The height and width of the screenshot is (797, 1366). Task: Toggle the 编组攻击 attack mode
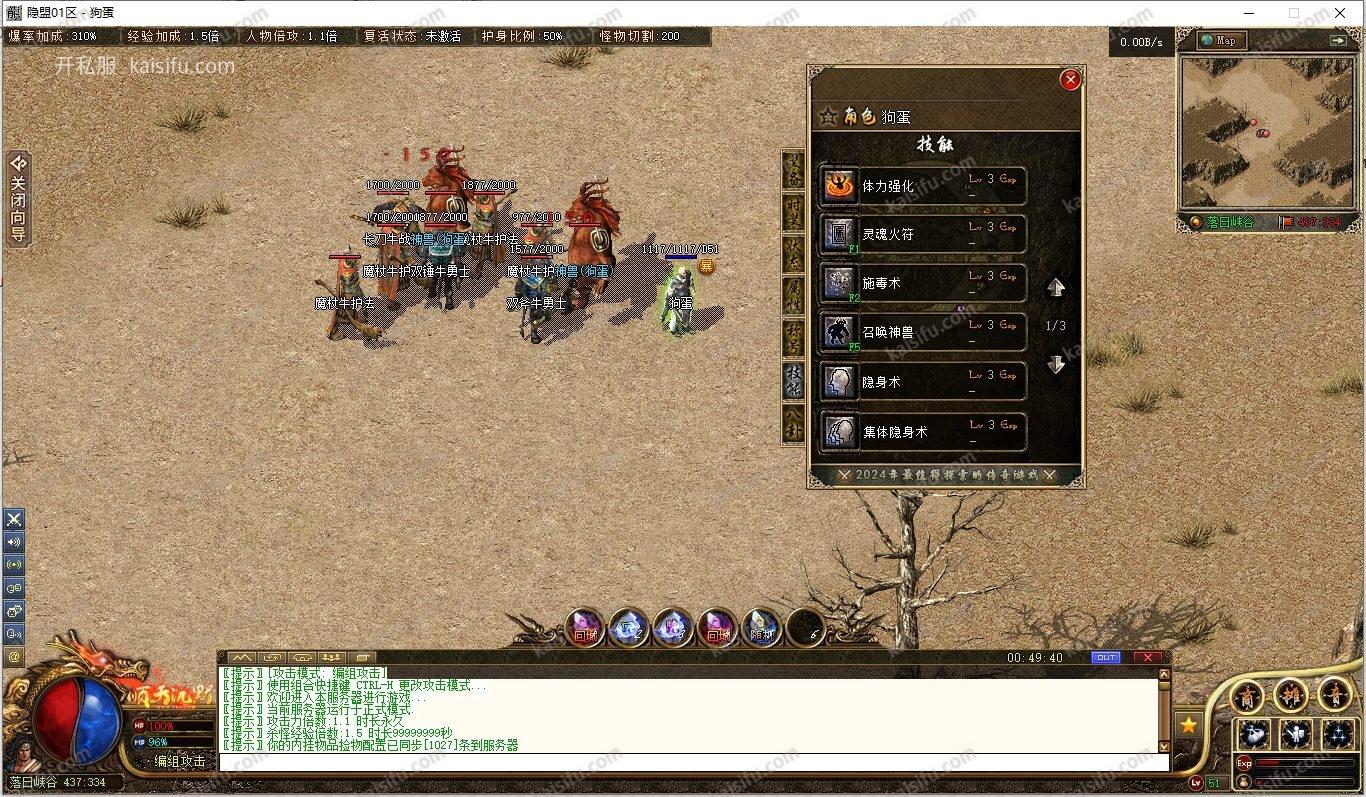pos(180,761)
